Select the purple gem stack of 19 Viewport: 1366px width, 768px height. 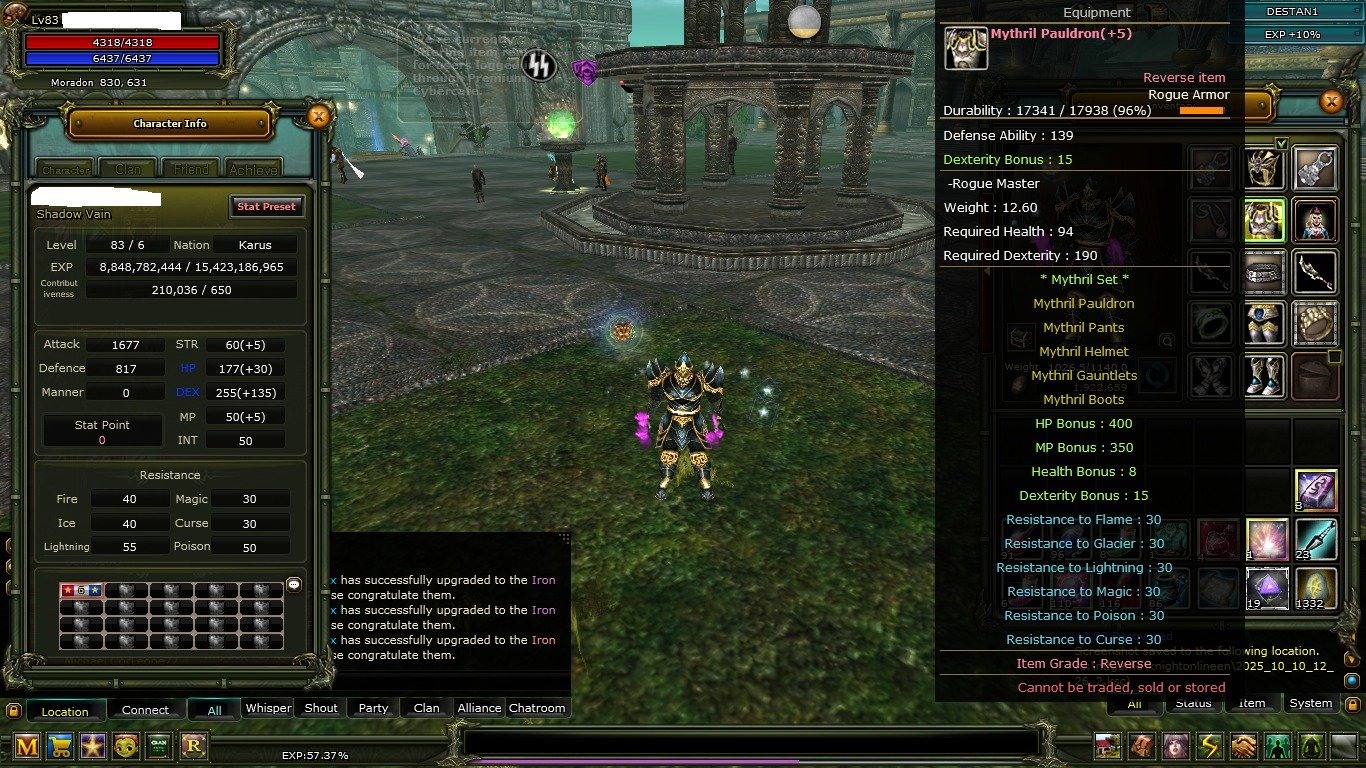pos(1265,588)
